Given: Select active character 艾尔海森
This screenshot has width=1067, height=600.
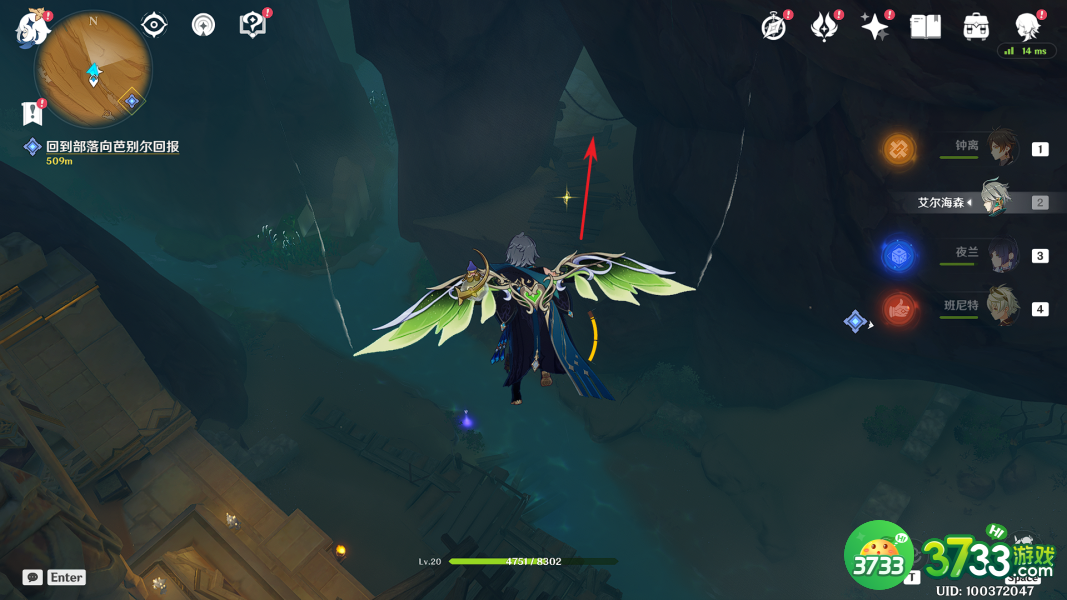Looking at the screenshot, I should (995, 201).
